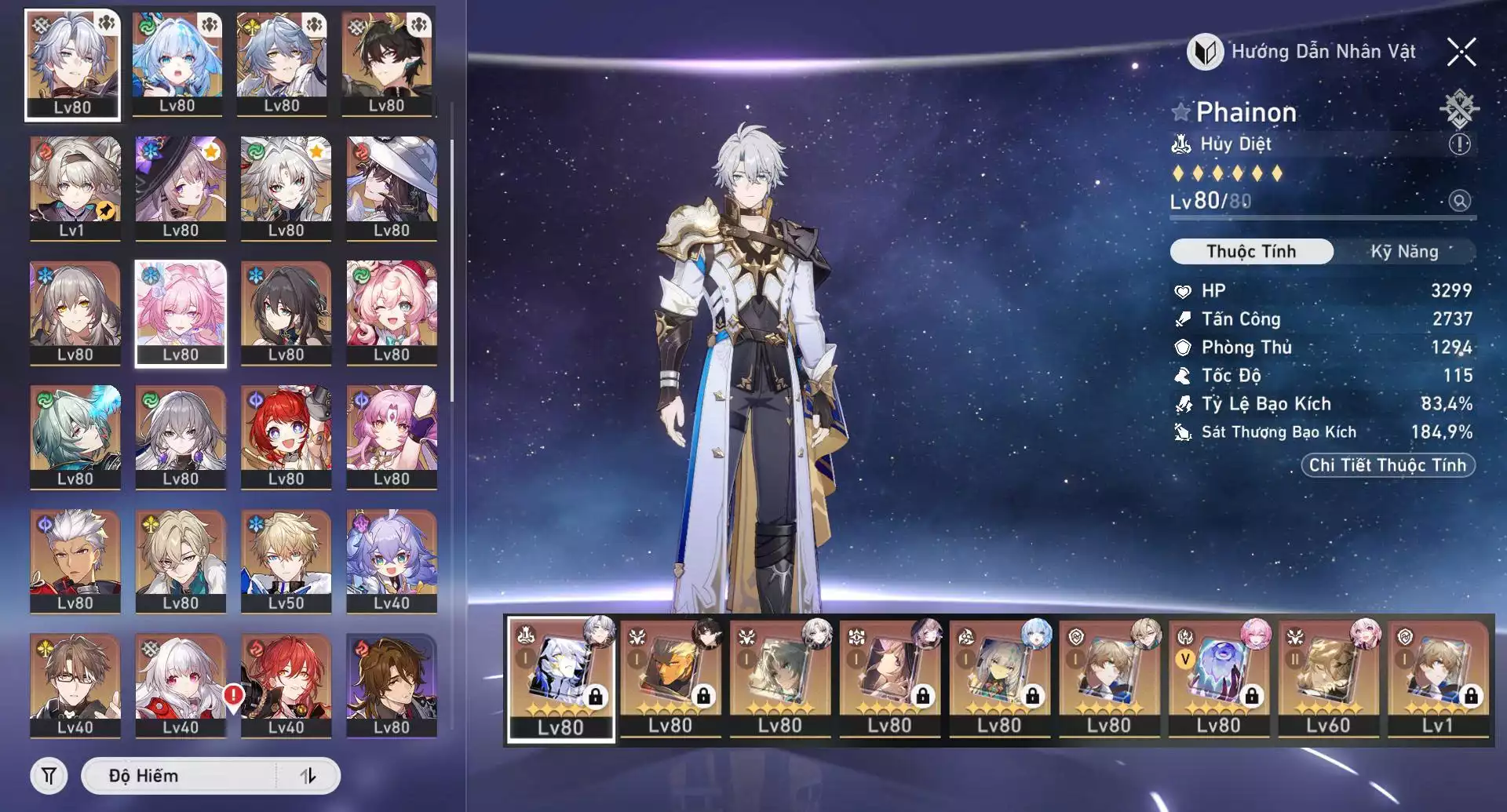This screenshot has height=812, width=1507.
Task: Choose the pink-haired character with white border
Action: click(x=181, y=313)
